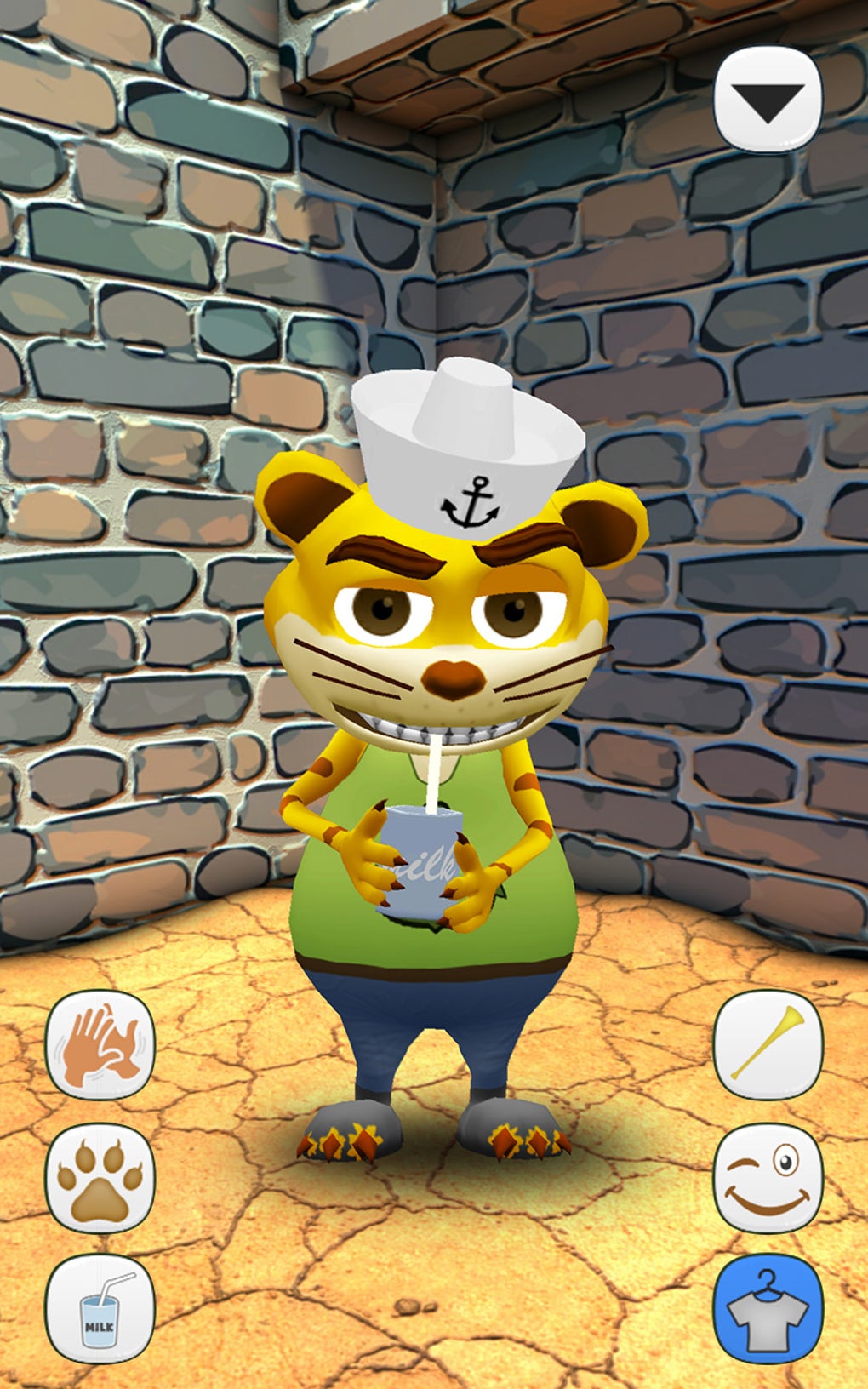Play the yellow vuvuzela horn
868x1389 pixels.
click(768, 1044)
